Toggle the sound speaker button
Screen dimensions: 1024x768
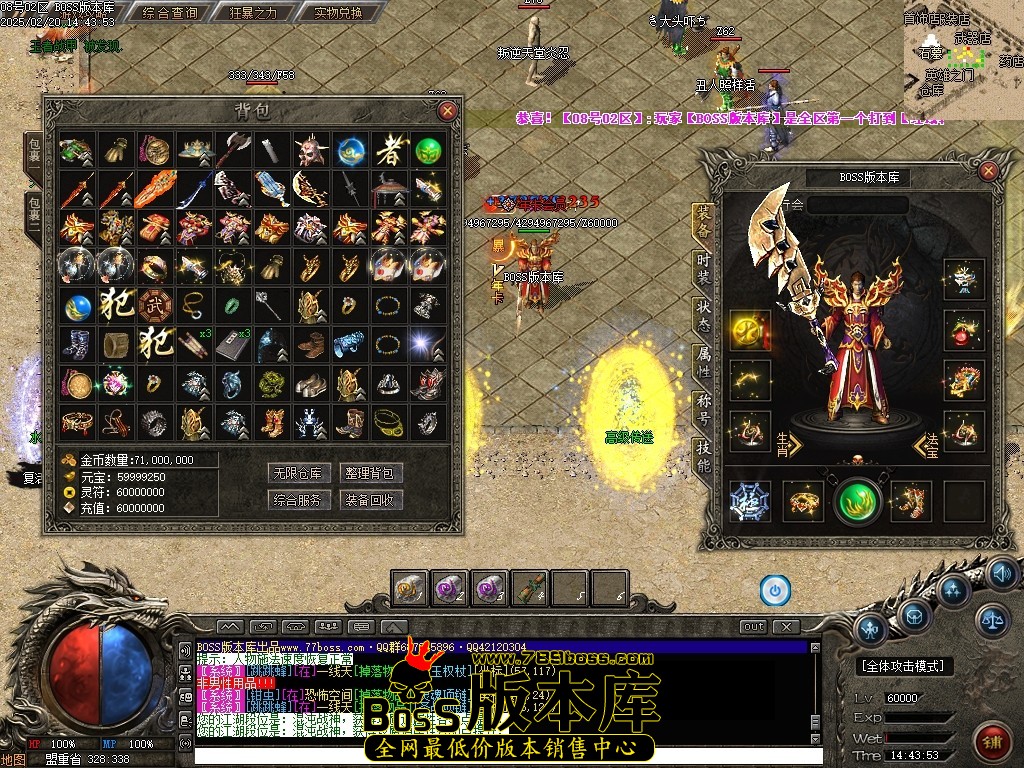click(x=1001, y=573)
